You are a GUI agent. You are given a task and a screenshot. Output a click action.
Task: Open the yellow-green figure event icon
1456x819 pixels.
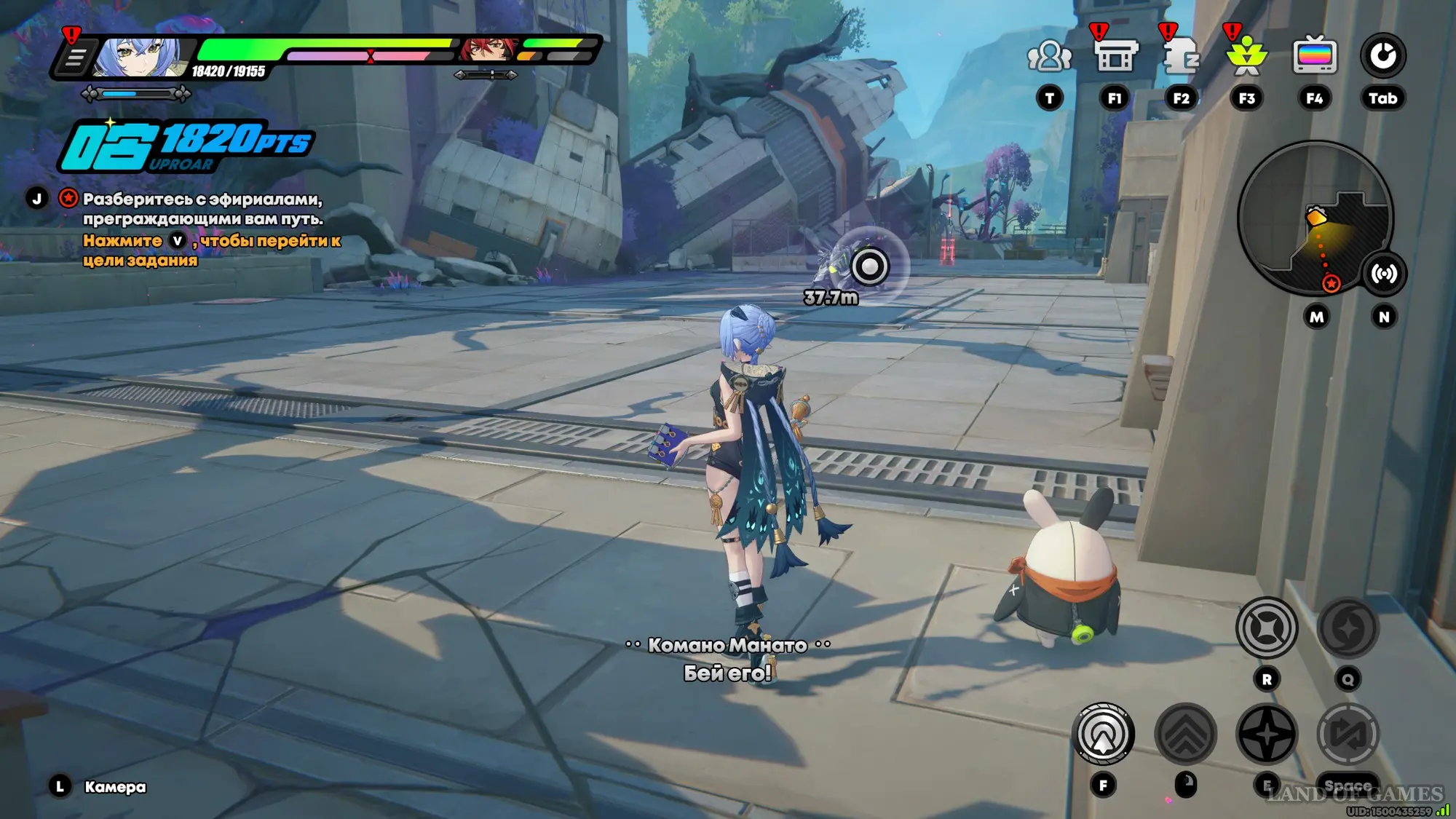coord(1247,56)
